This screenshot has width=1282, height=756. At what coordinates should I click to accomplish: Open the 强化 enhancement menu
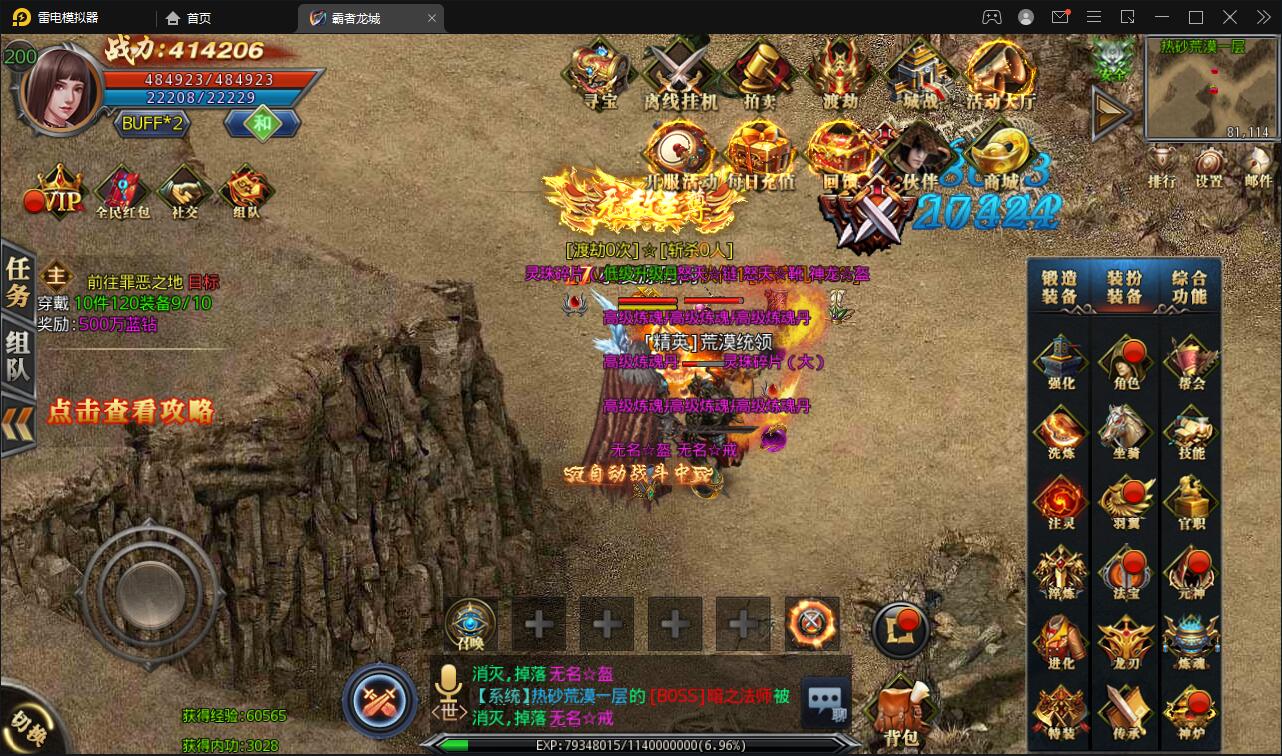[1060, 362]
